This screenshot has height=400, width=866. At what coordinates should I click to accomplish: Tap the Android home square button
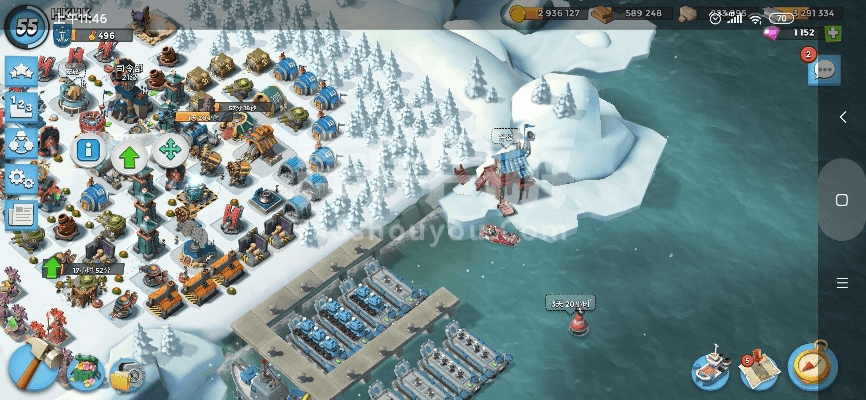pyautogui.click(x=842, y=200)
